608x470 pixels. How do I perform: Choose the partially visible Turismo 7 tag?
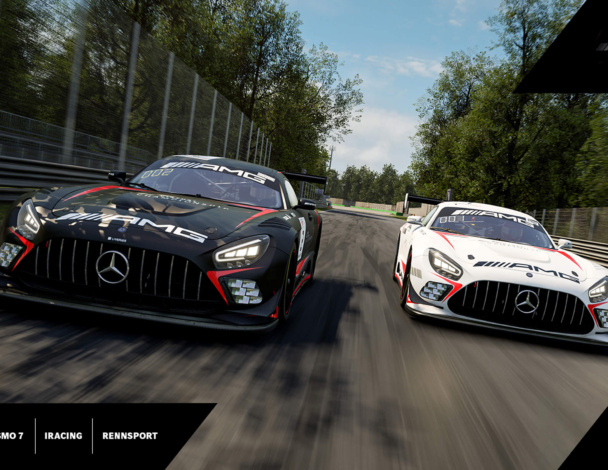click(12, 436)
